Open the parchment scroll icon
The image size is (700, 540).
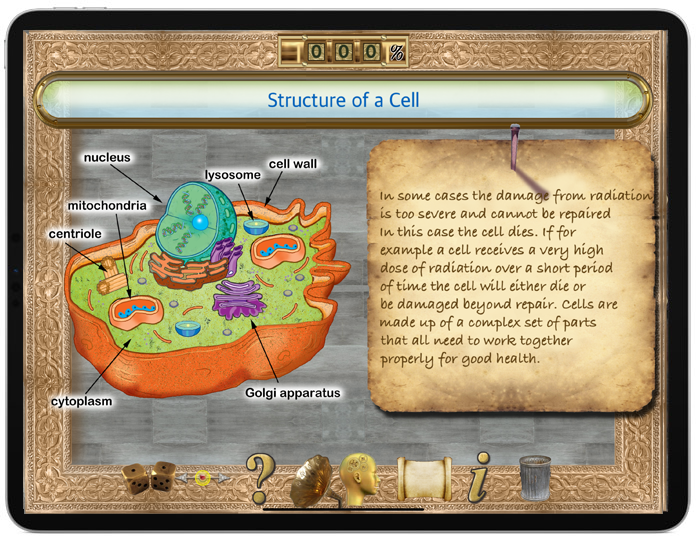pyautogui.click(x=424, y=478)
